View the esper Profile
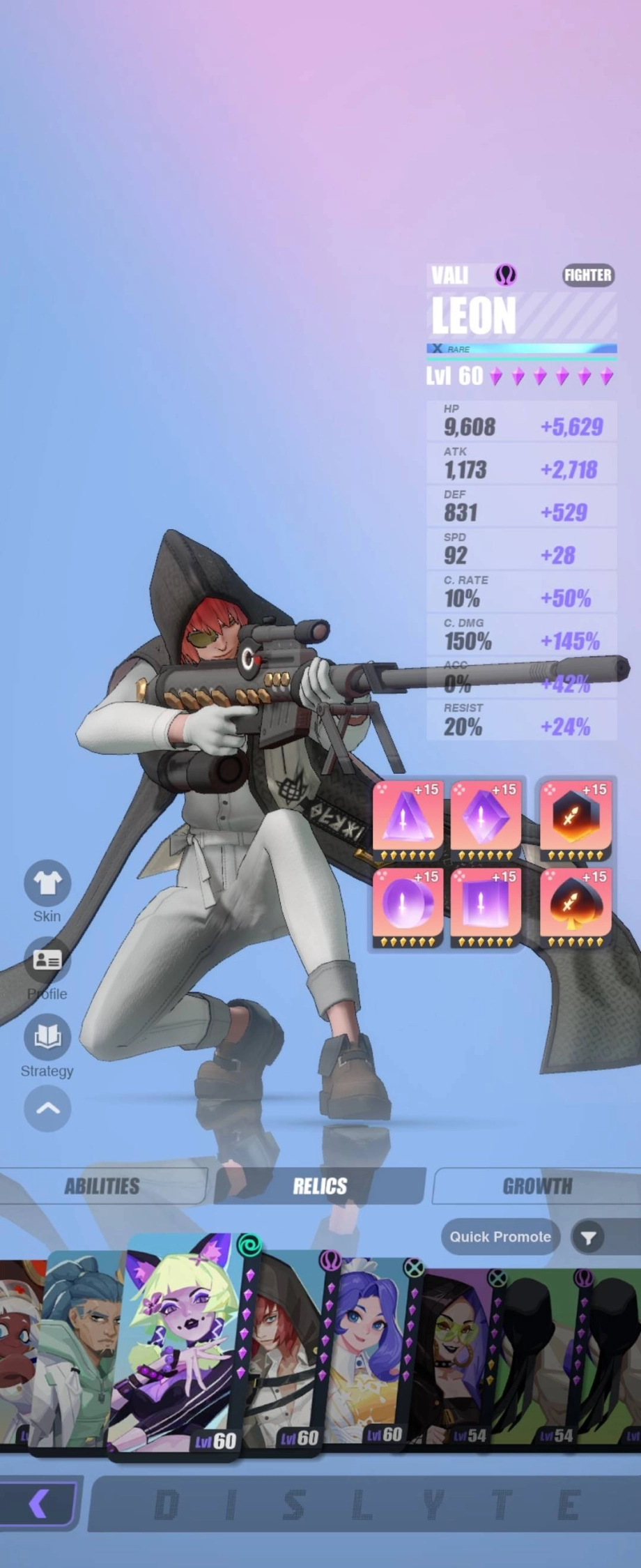This screenshot has height=1568, width=641. (47, 961)
